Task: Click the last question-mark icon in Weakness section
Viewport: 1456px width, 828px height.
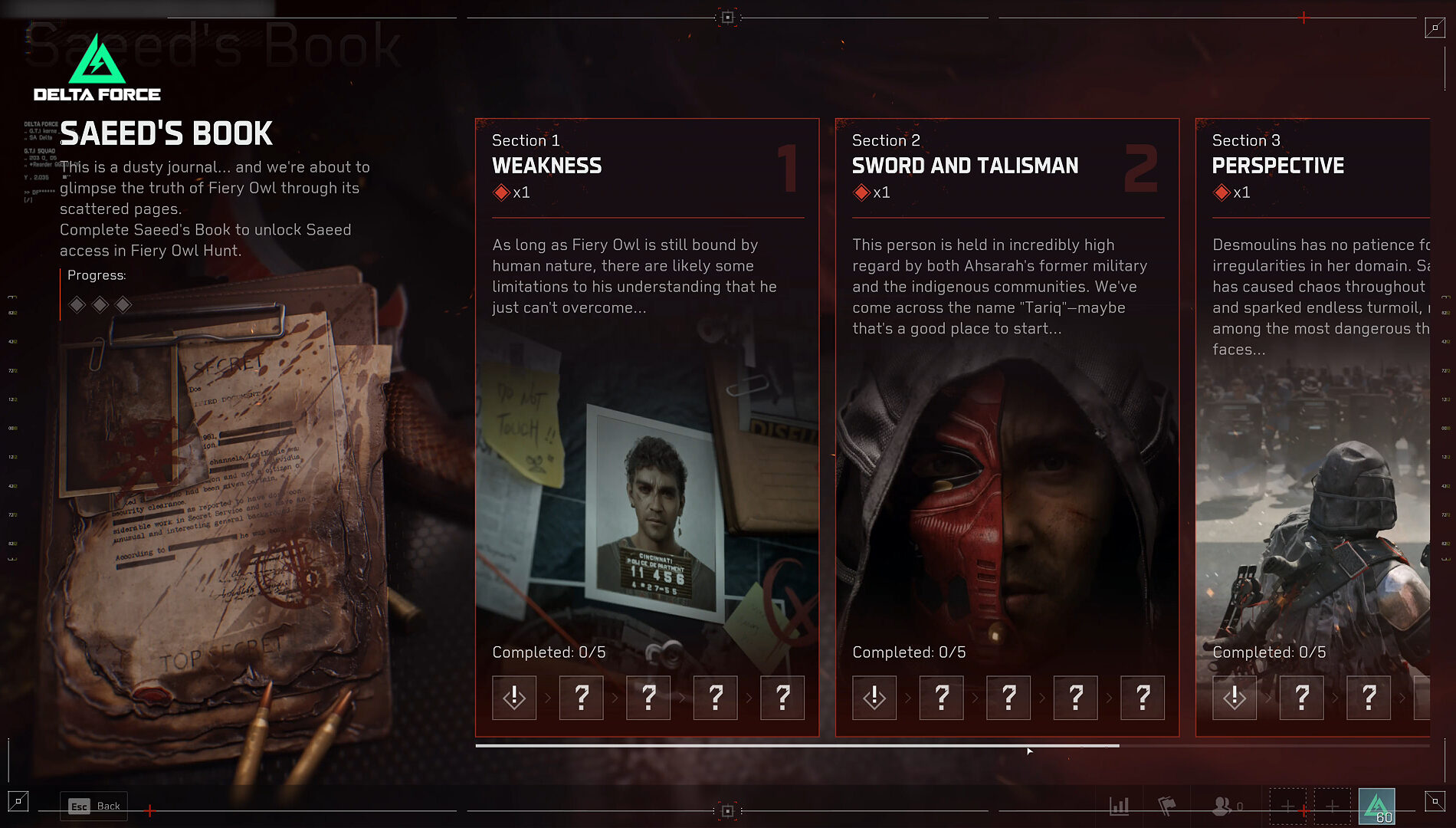Action: [782, 698]
